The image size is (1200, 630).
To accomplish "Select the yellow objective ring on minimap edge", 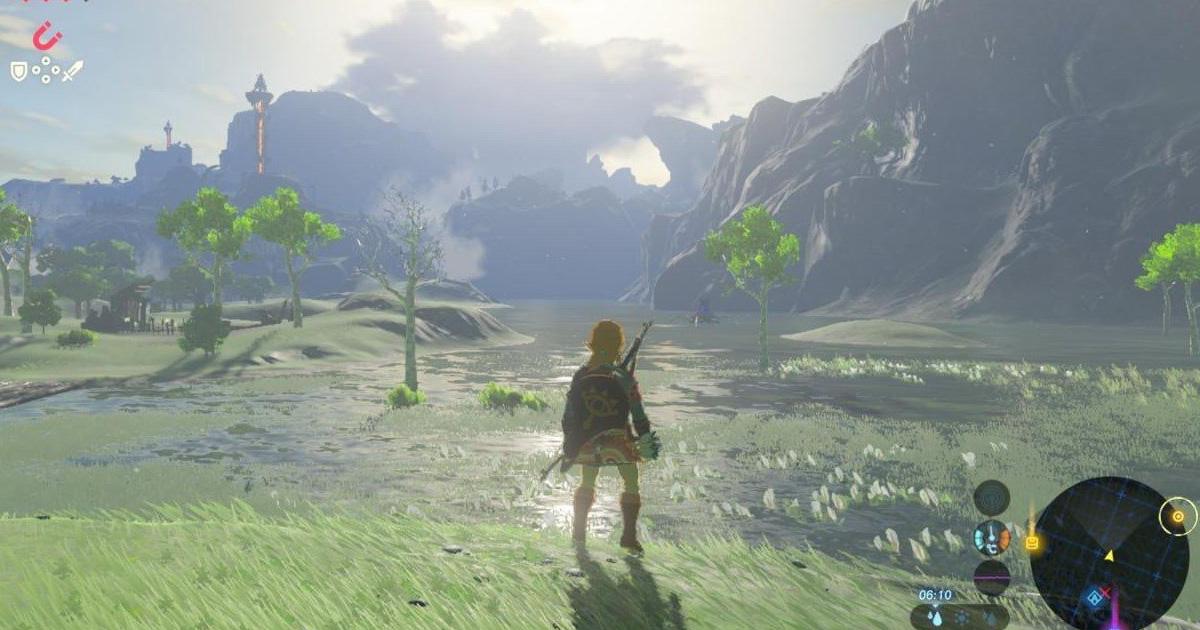I will [x=1177, y=517].
